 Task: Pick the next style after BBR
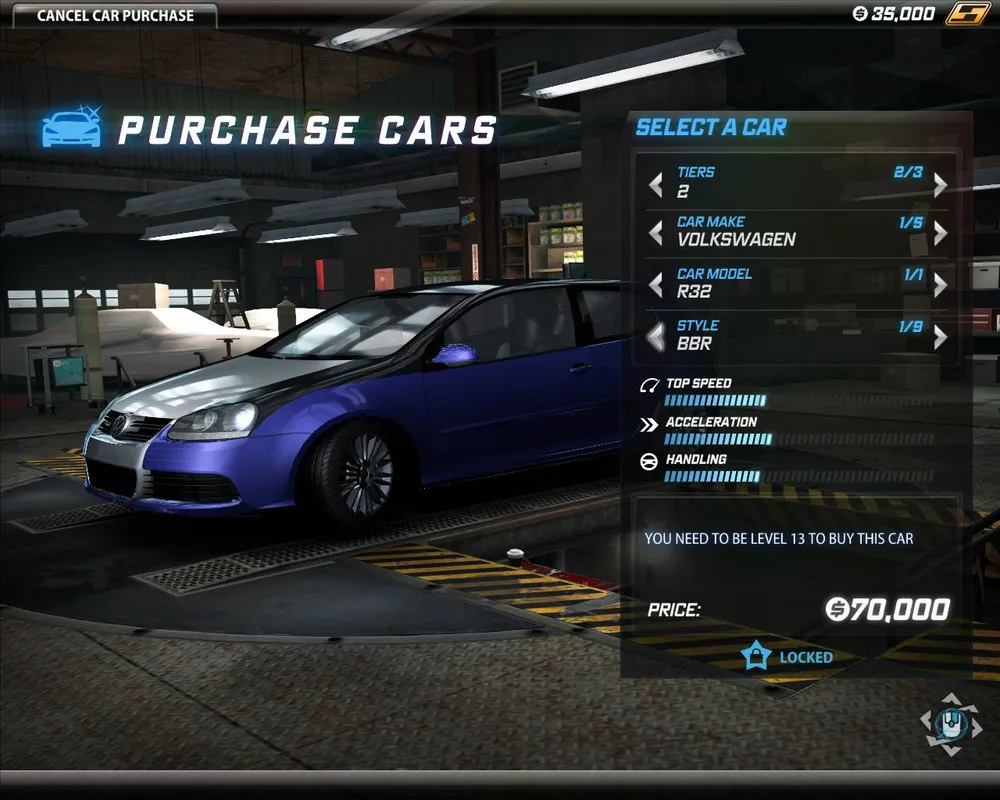940,337
